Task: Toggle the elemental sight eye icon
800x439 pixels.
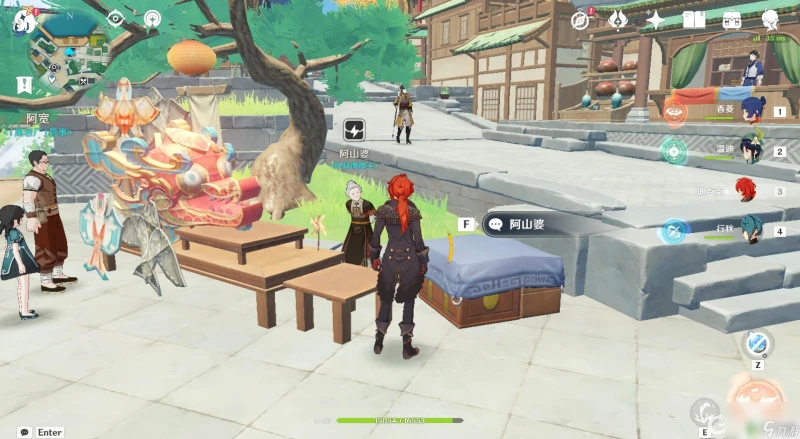Action: pos(114,18)
